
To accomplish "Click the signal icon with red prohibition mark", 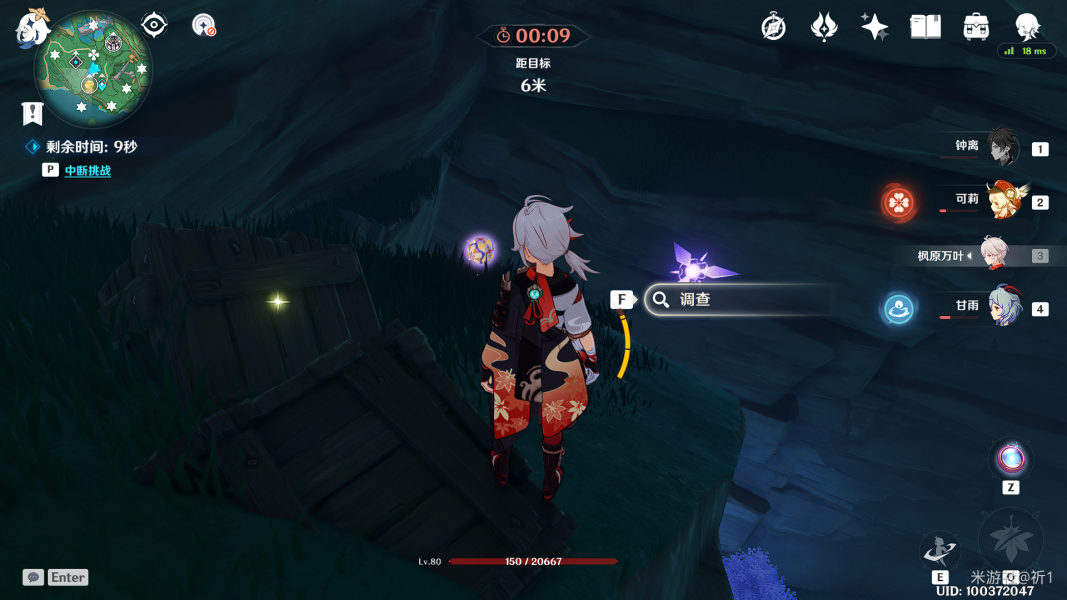I will pyautogui.click(x=203, y=26).
